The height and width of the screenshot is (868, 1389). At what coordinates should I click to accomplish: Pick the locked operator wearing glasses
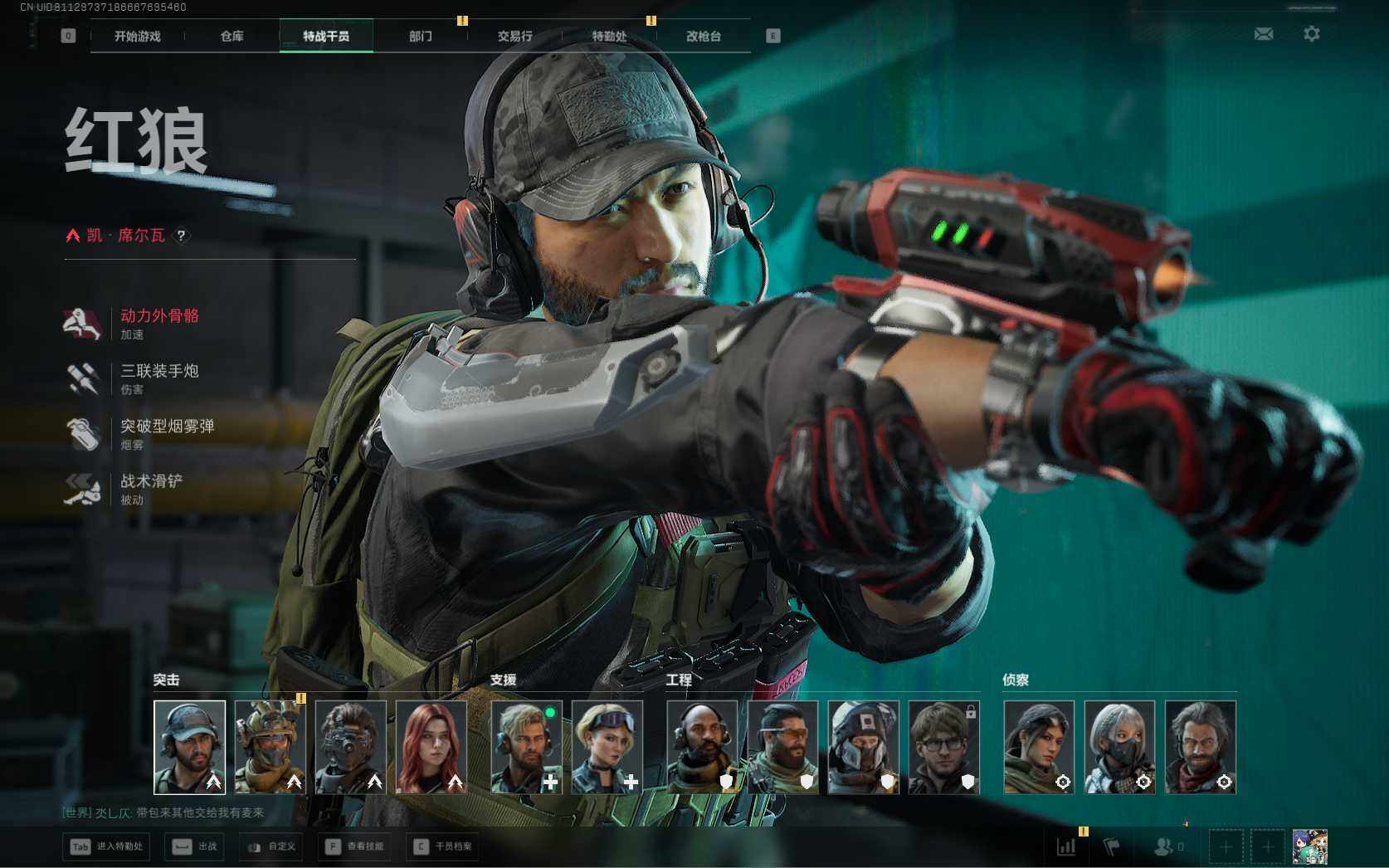click(x=943, y=747)
